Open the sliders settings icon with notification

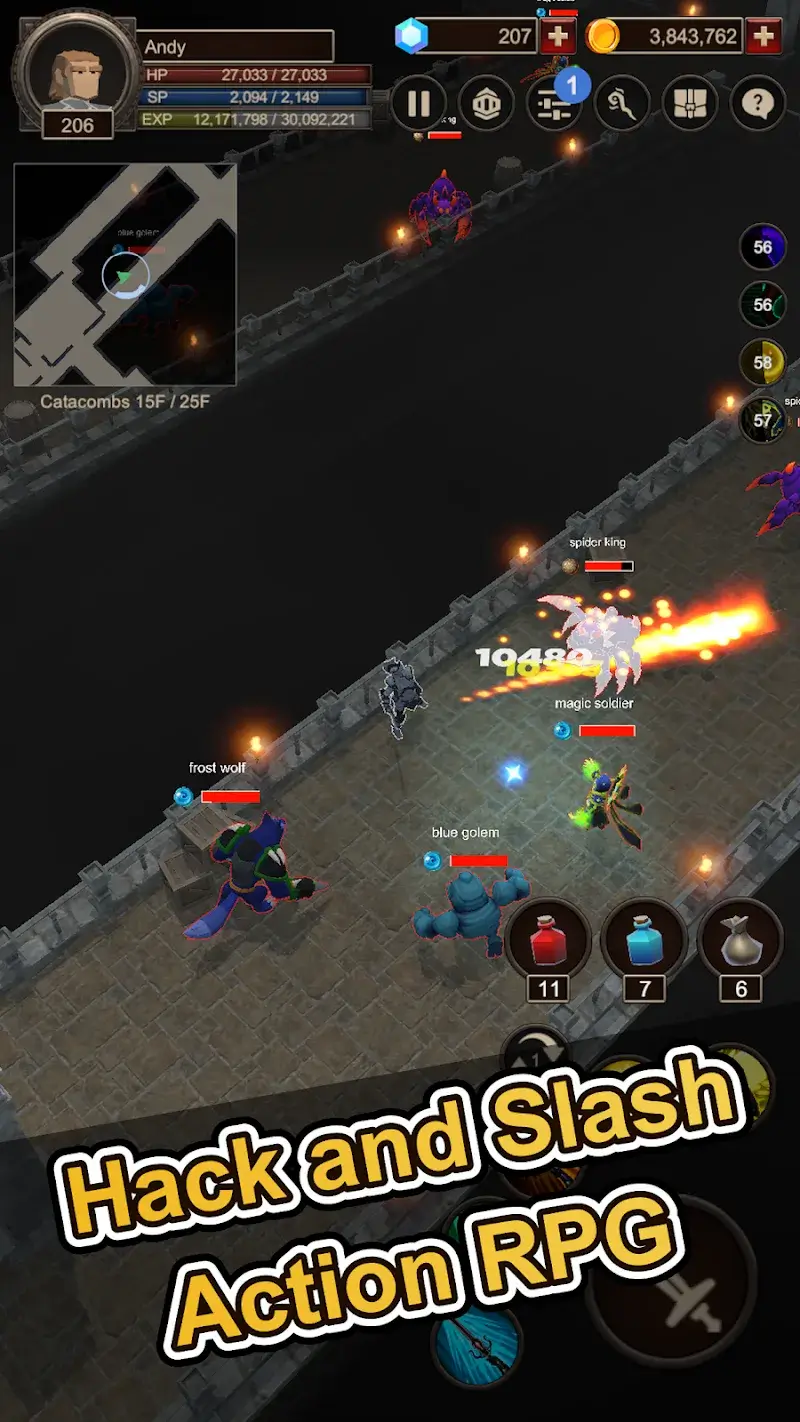554,103
